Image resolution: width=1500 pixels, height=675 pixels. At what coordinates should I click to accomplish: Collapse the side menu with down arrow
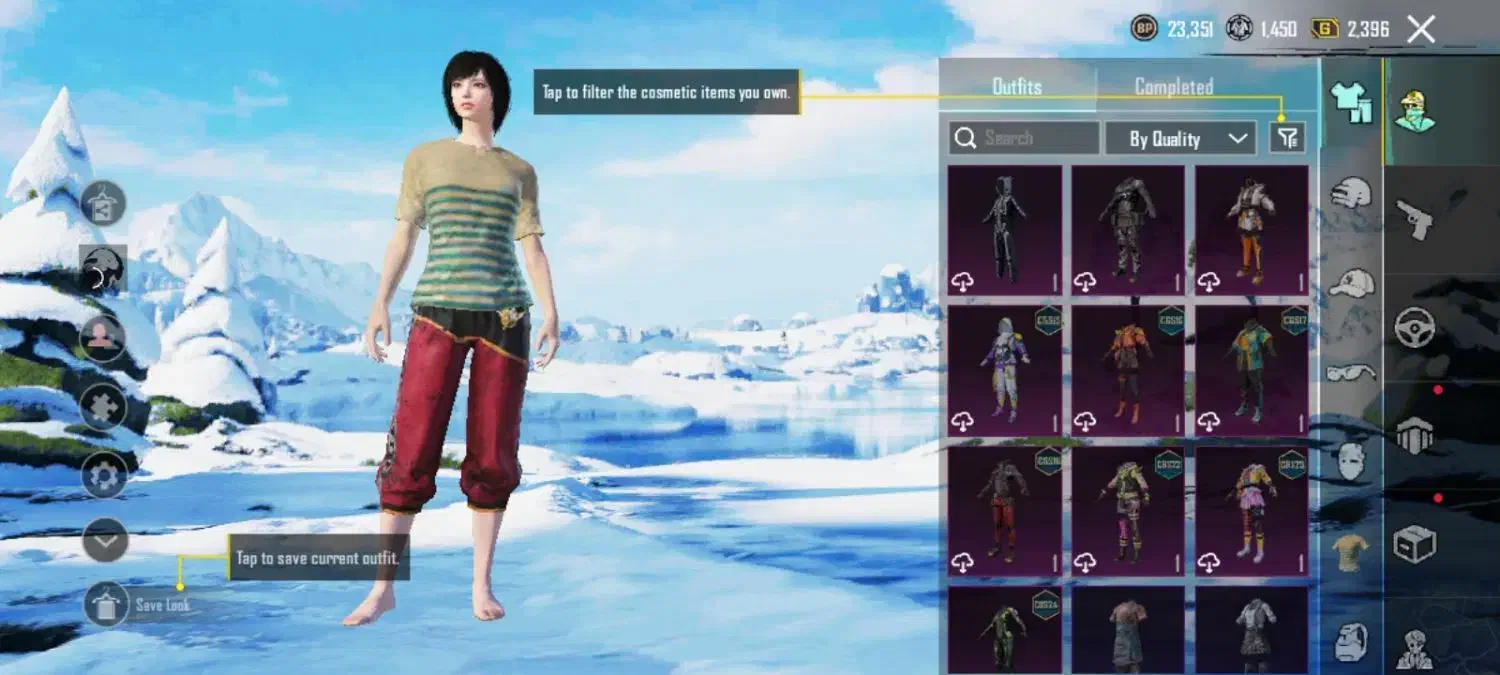click(x=105, y=541)
